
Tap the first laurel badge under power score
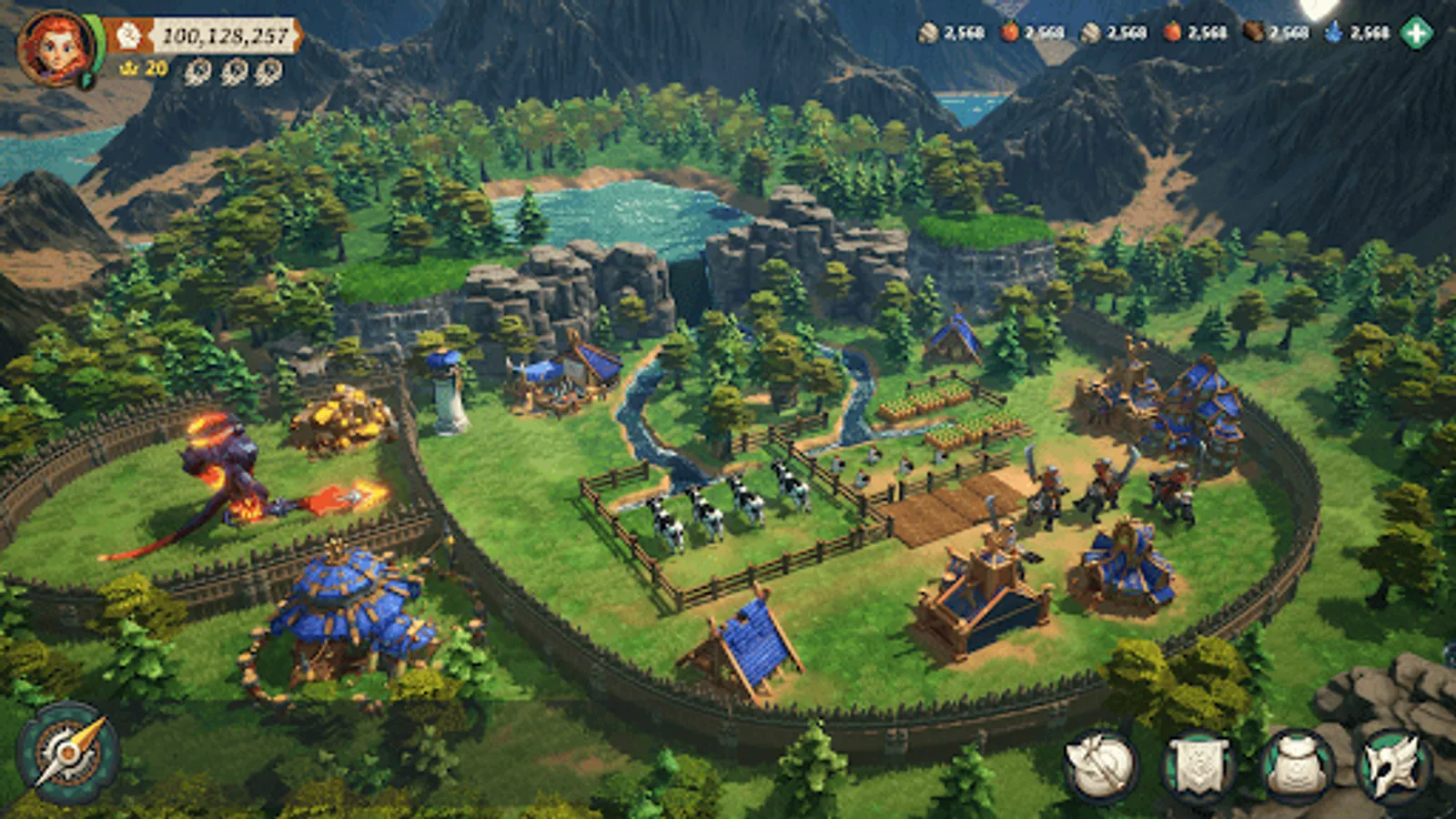(x=199, y=71)
